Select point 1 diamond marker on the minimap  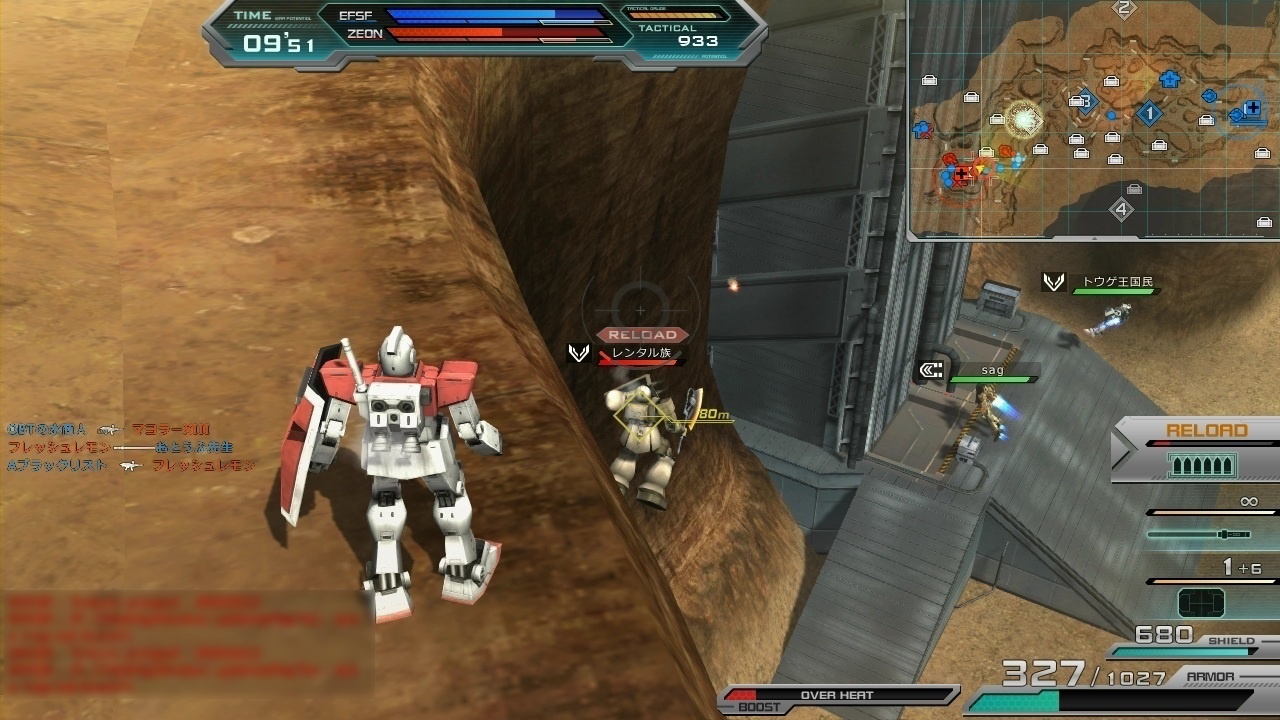(1150, 113)
